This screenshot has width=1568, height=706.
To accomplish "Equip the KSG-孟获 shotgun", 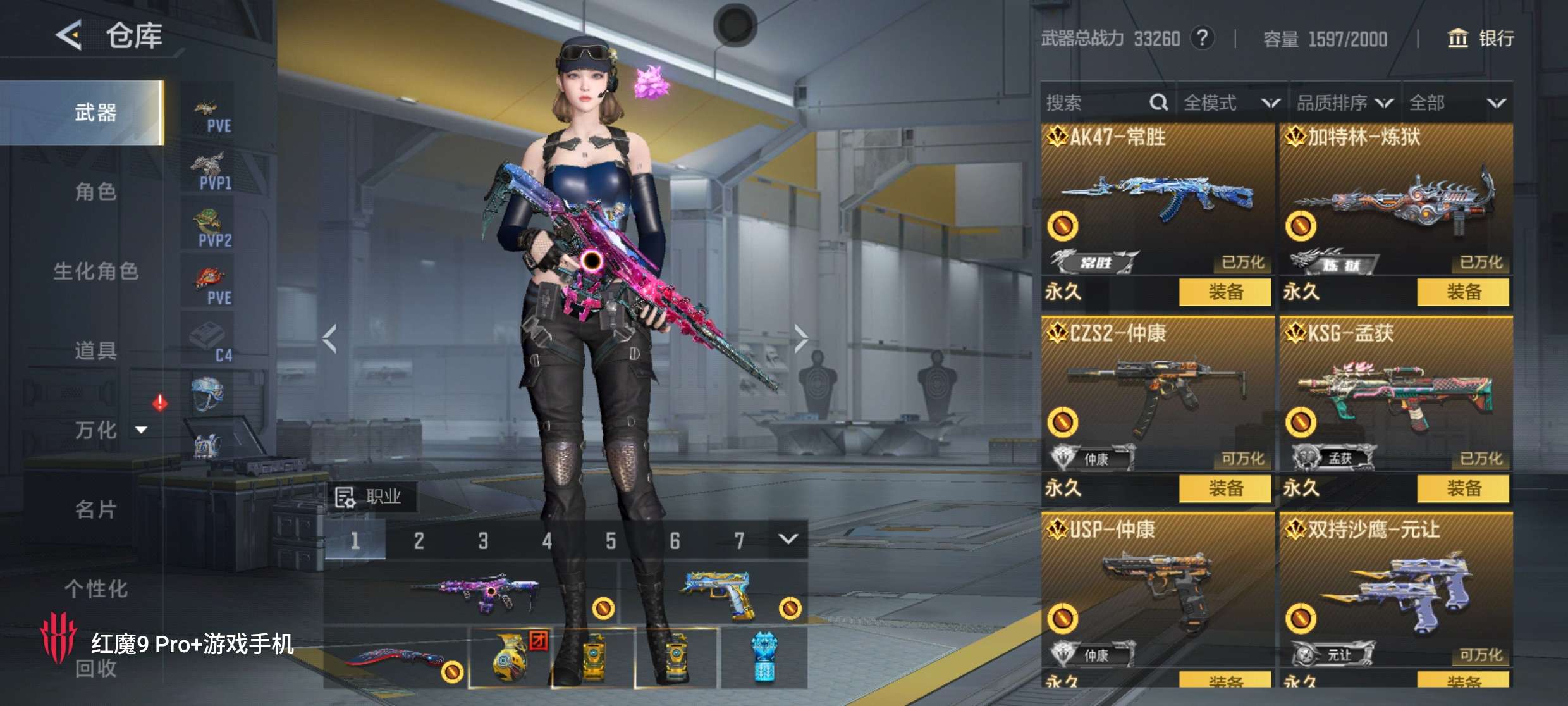I will click(x=1463, y=488).
